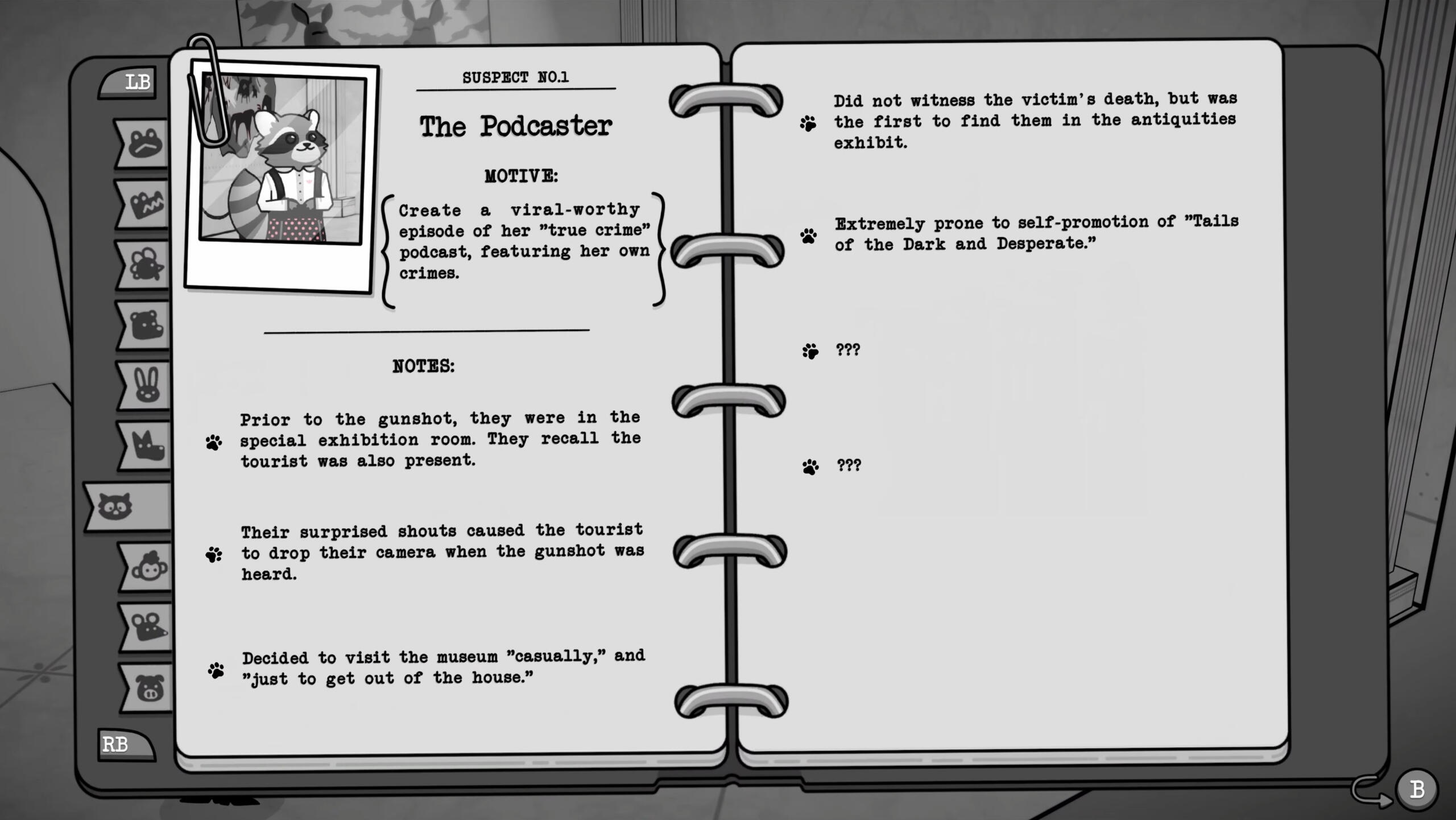Image resolution: width=1456 pixels, height=820 pixels.
Task: Click the paw beside the antiquities exhibit clue
Action: (808, 122)
